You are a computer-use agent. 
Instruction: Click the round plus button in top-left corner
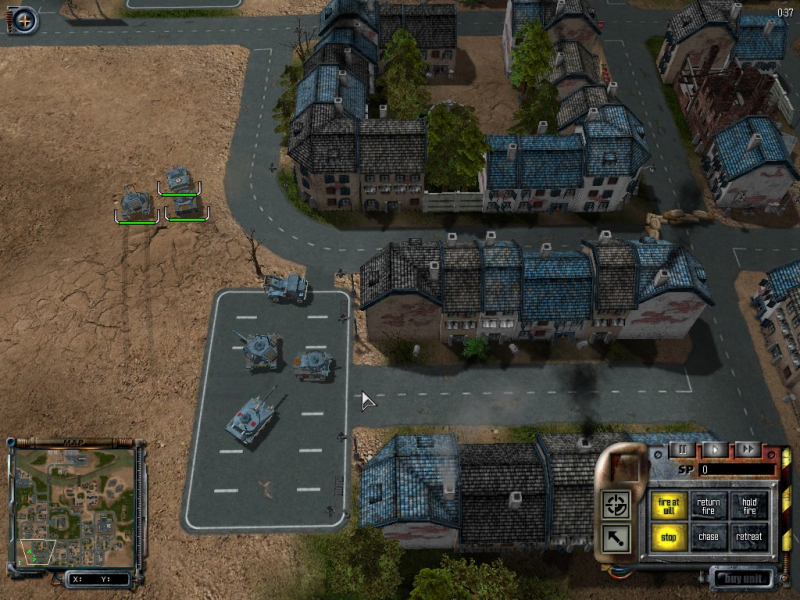pos(24,19)
